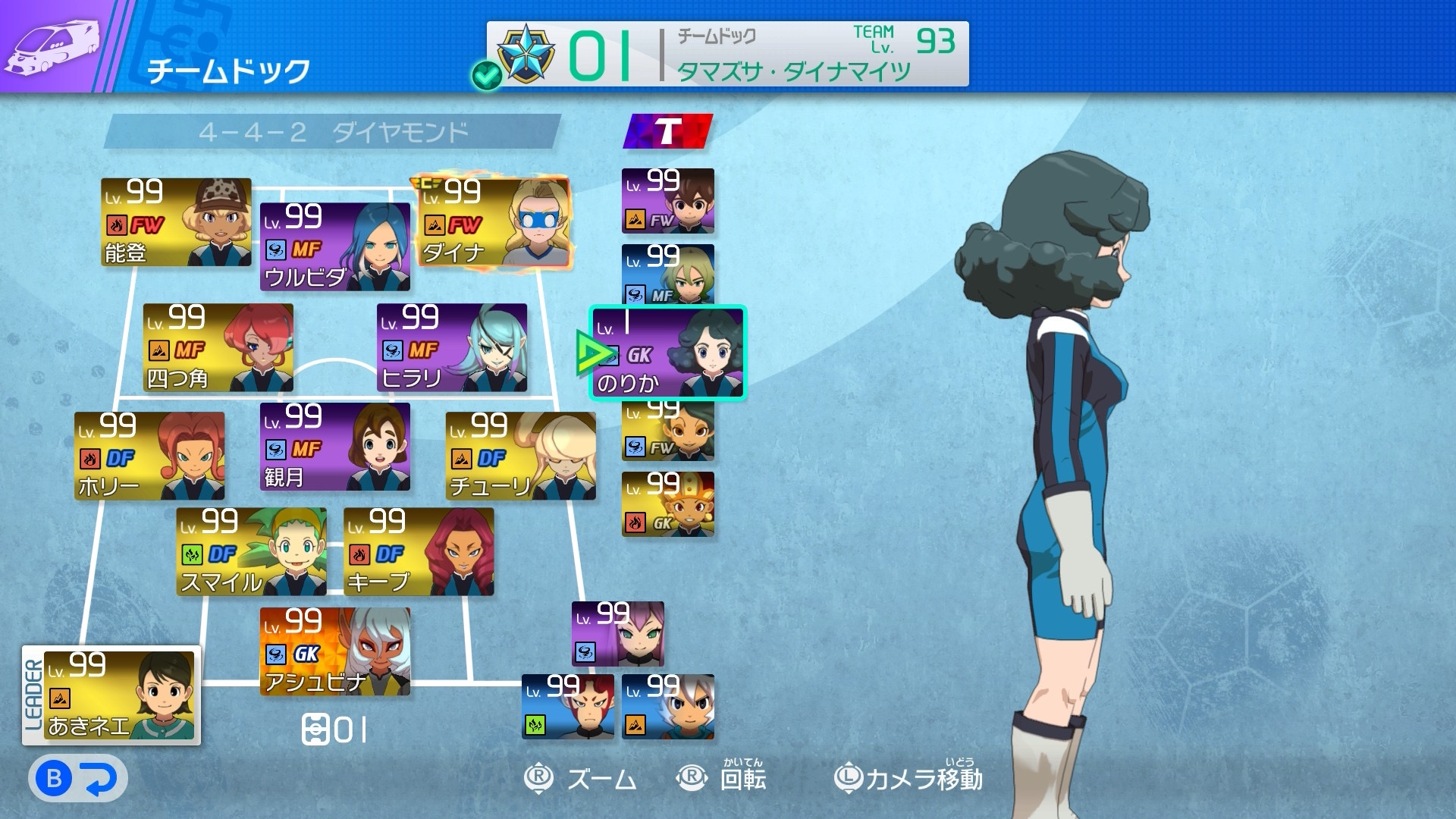1456x819 pixels.
Task: Select purple-haired reserve player card
Action: (x=618, y=634)
